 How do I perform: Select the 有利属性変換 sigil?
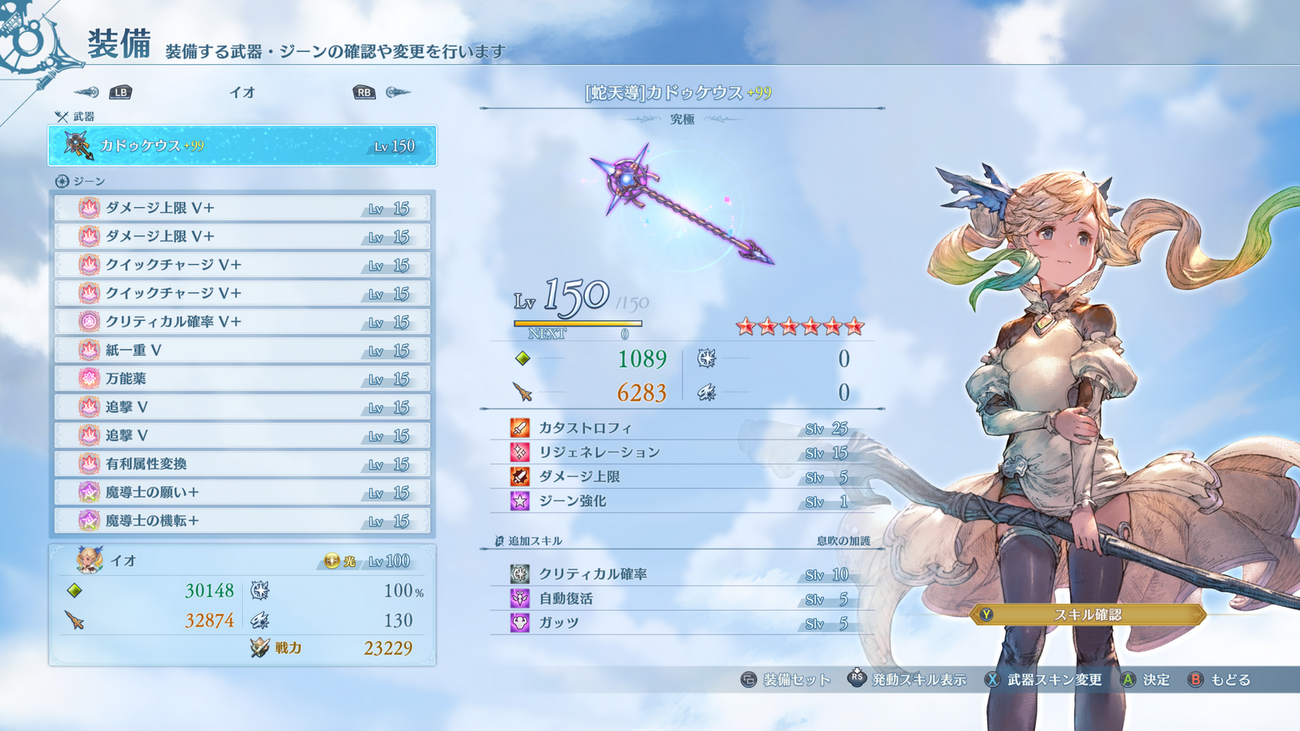tap(242, 464)
